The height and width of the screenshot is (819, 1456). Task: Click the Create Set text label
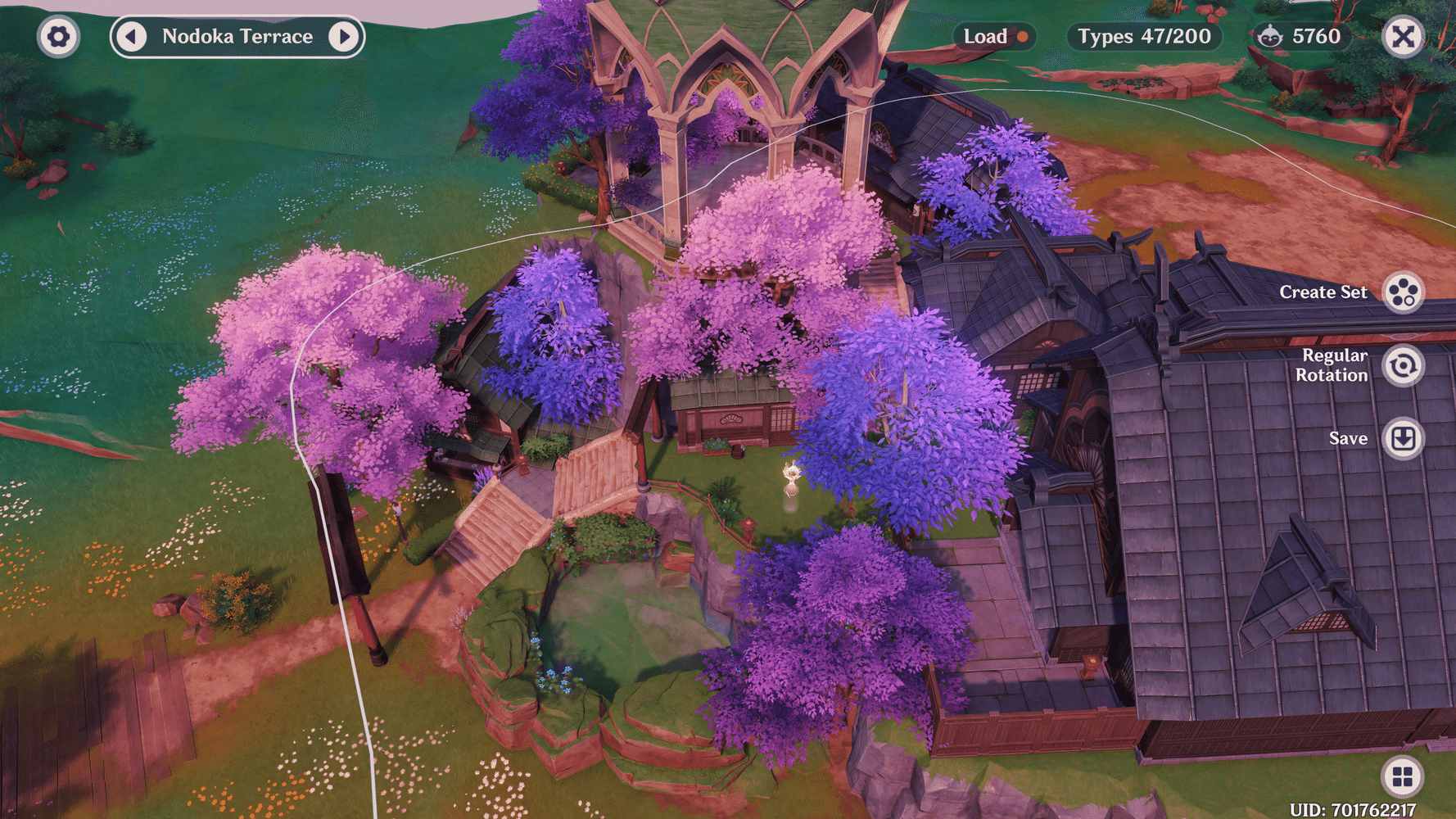click(1324, 292)
